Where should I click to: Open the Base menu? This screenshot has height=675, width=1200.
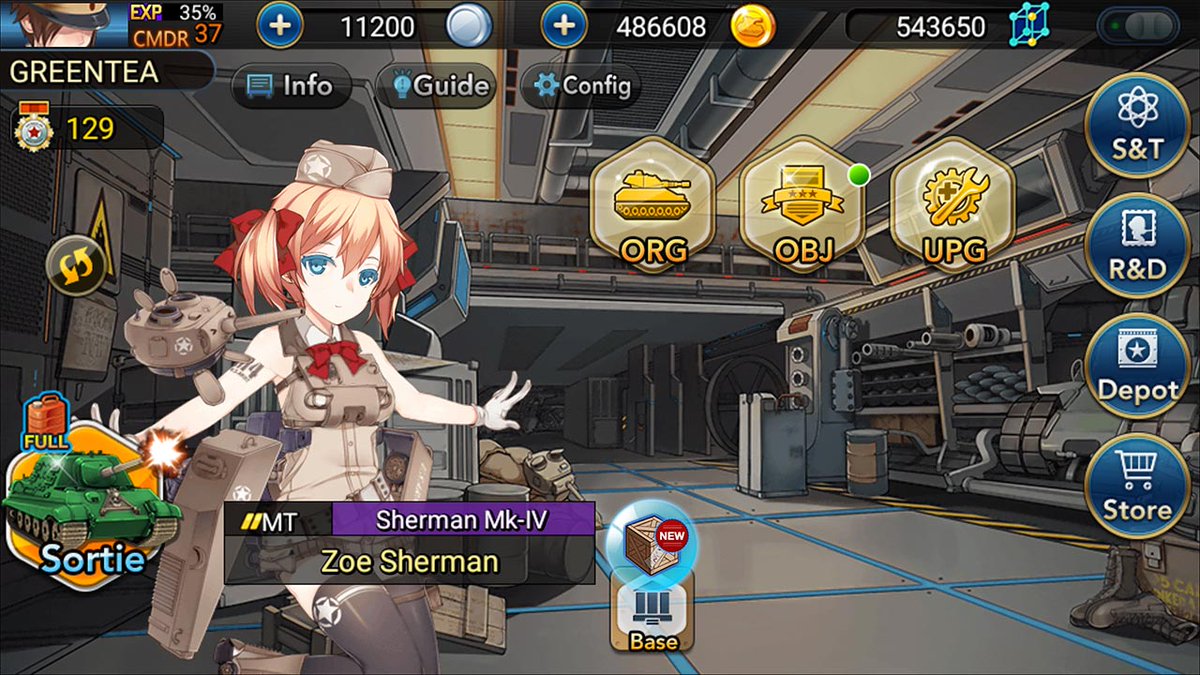point(653,617)
